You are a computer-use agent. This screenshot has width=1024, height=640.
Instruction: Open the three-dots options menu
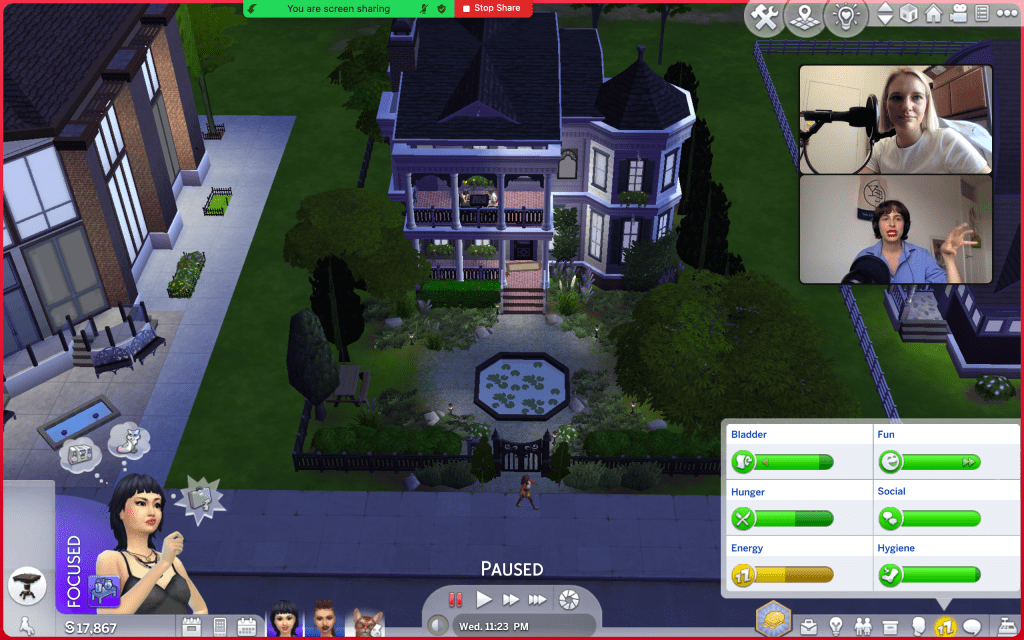click(1006, 14)
